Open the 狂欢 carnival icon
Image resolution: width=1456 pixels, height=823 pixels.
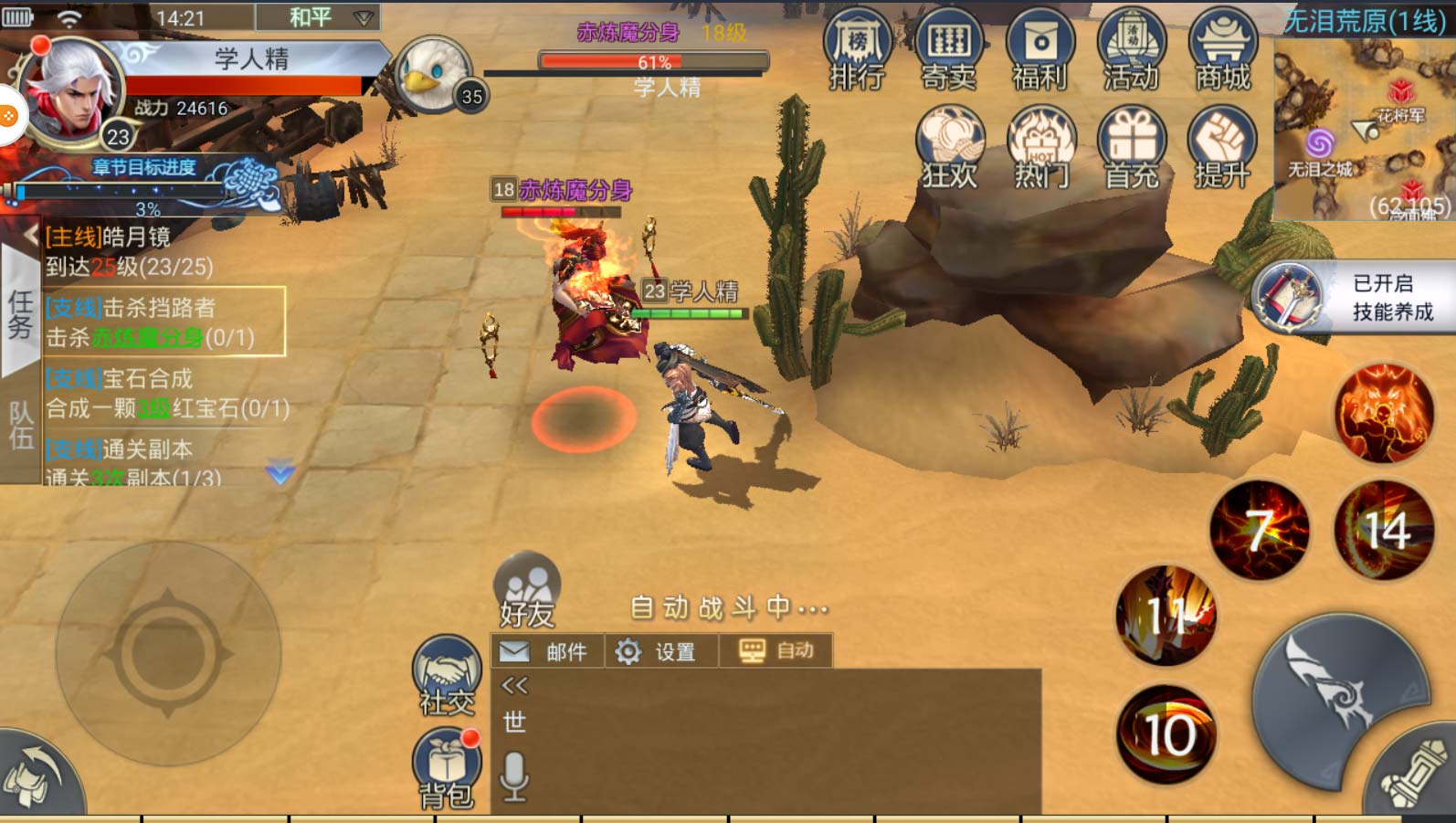[950, 148]
